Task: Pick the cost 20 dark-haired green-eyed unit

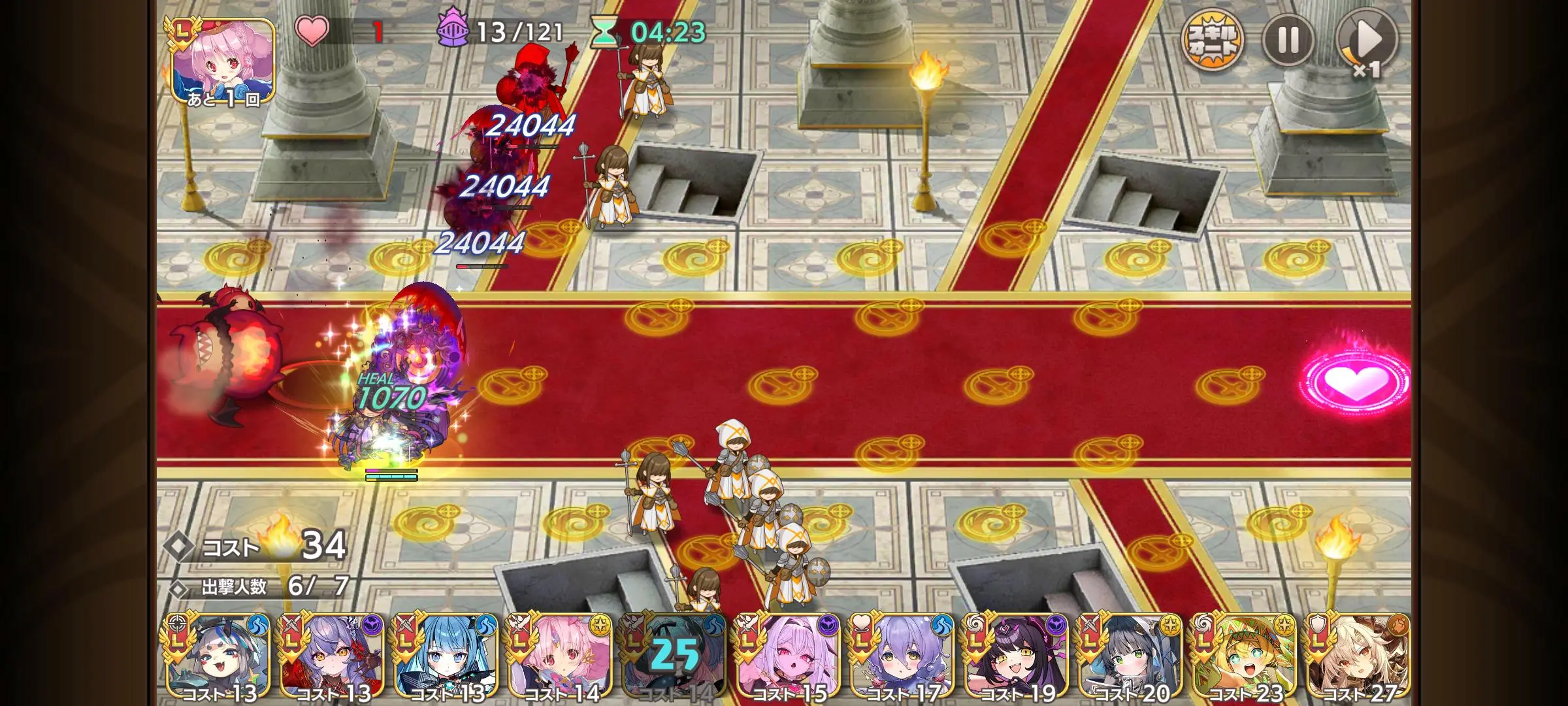Action: (x=1130, y=657)
